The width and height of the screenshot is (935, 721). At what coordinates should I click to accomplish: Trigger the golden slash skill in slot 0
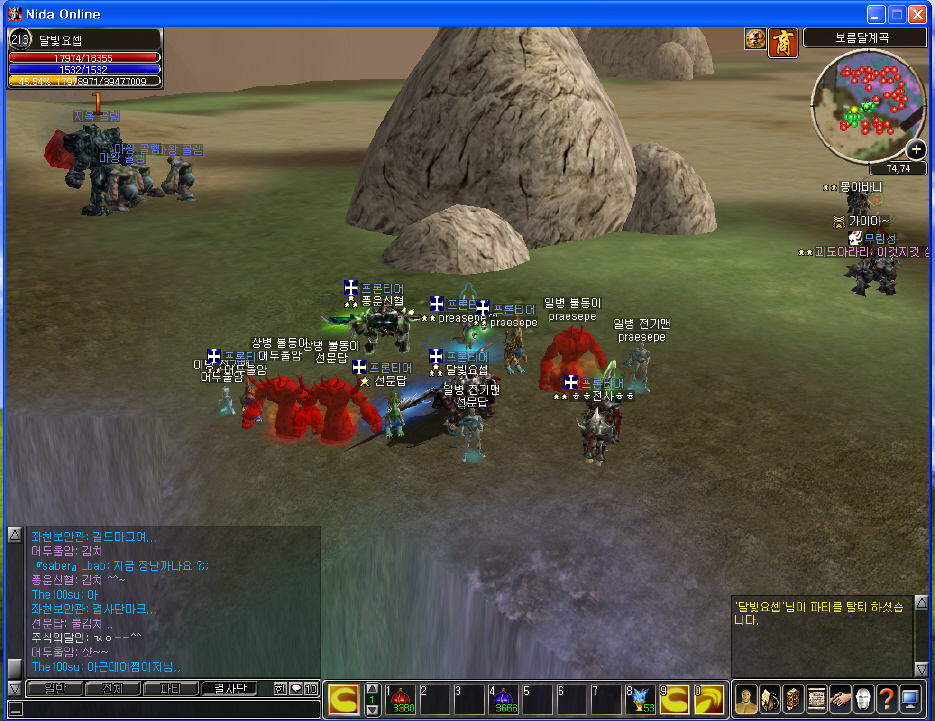[x=709, y=699]
